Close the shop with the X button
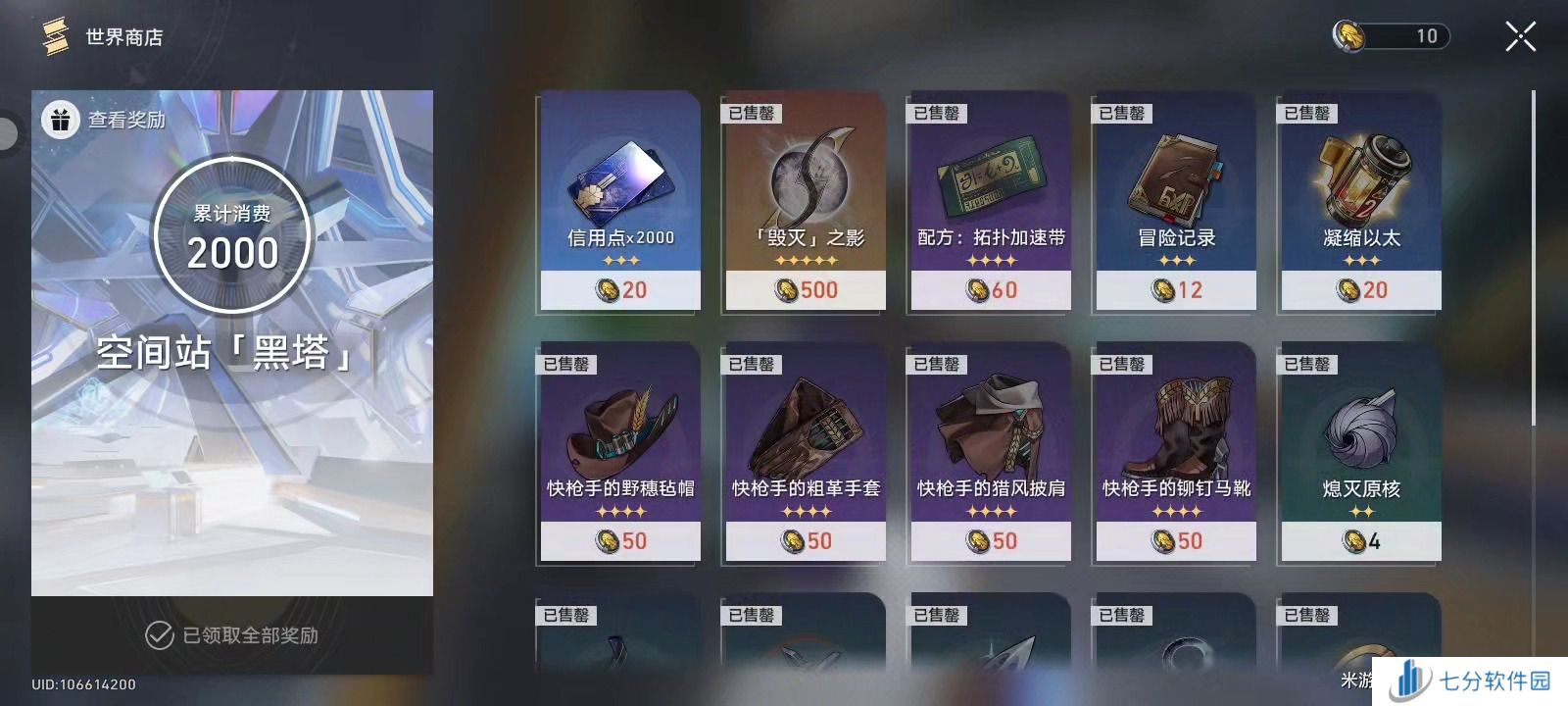This screenshot has height=706, width=1568. tap(1519, 36)
